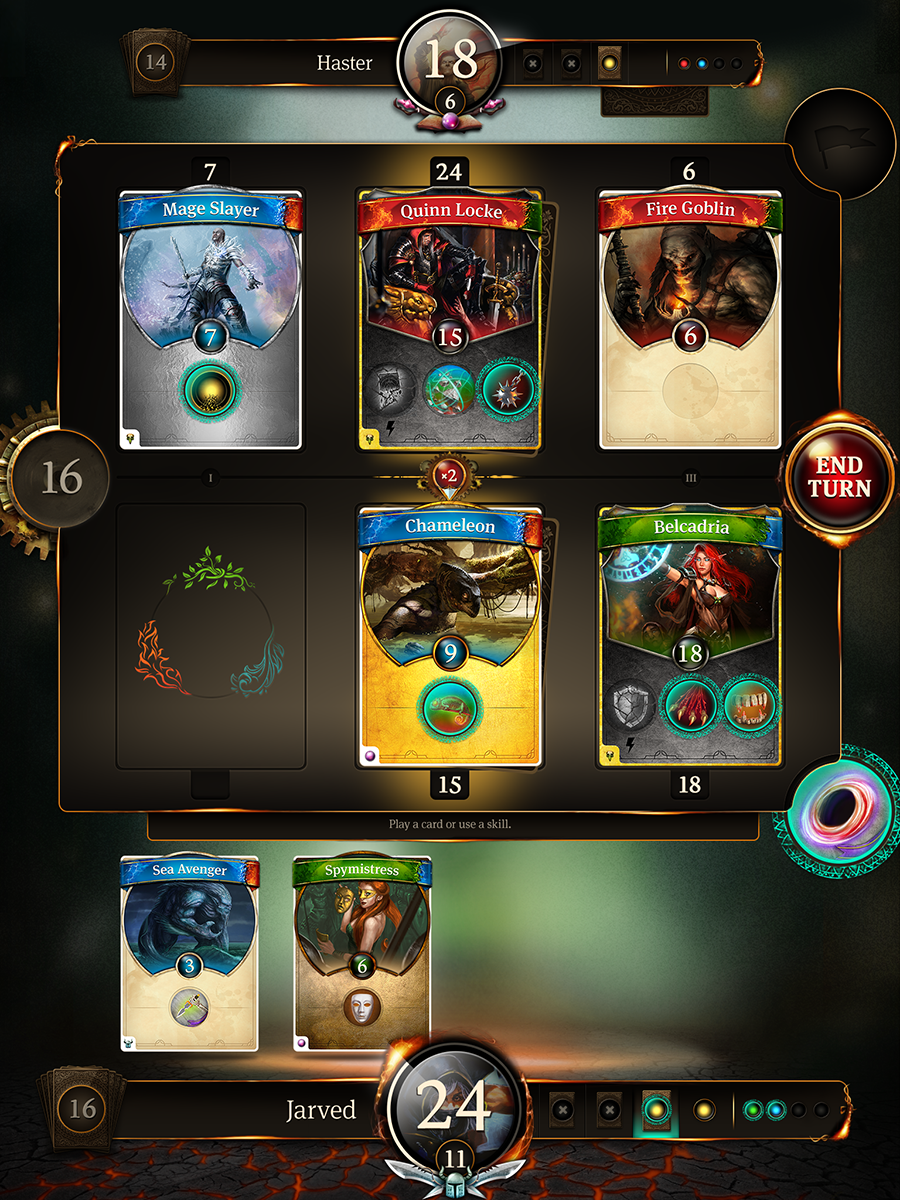Use Belcadria's fangs bite skill
Screen dimensions: 900x1200
(749, 704)
